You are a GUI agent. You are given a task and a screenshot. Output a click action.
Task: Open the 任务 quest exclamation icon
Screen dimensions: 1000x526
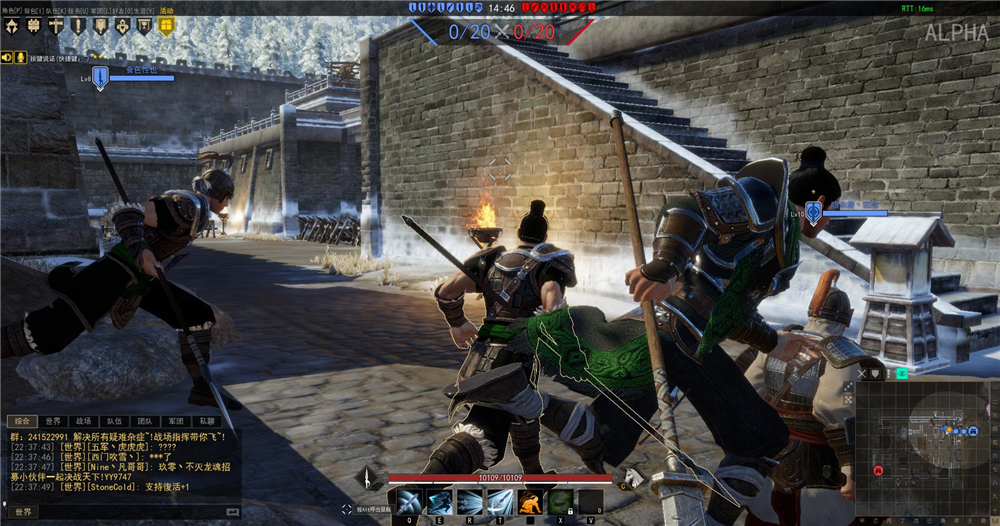(x=78, y=27)
